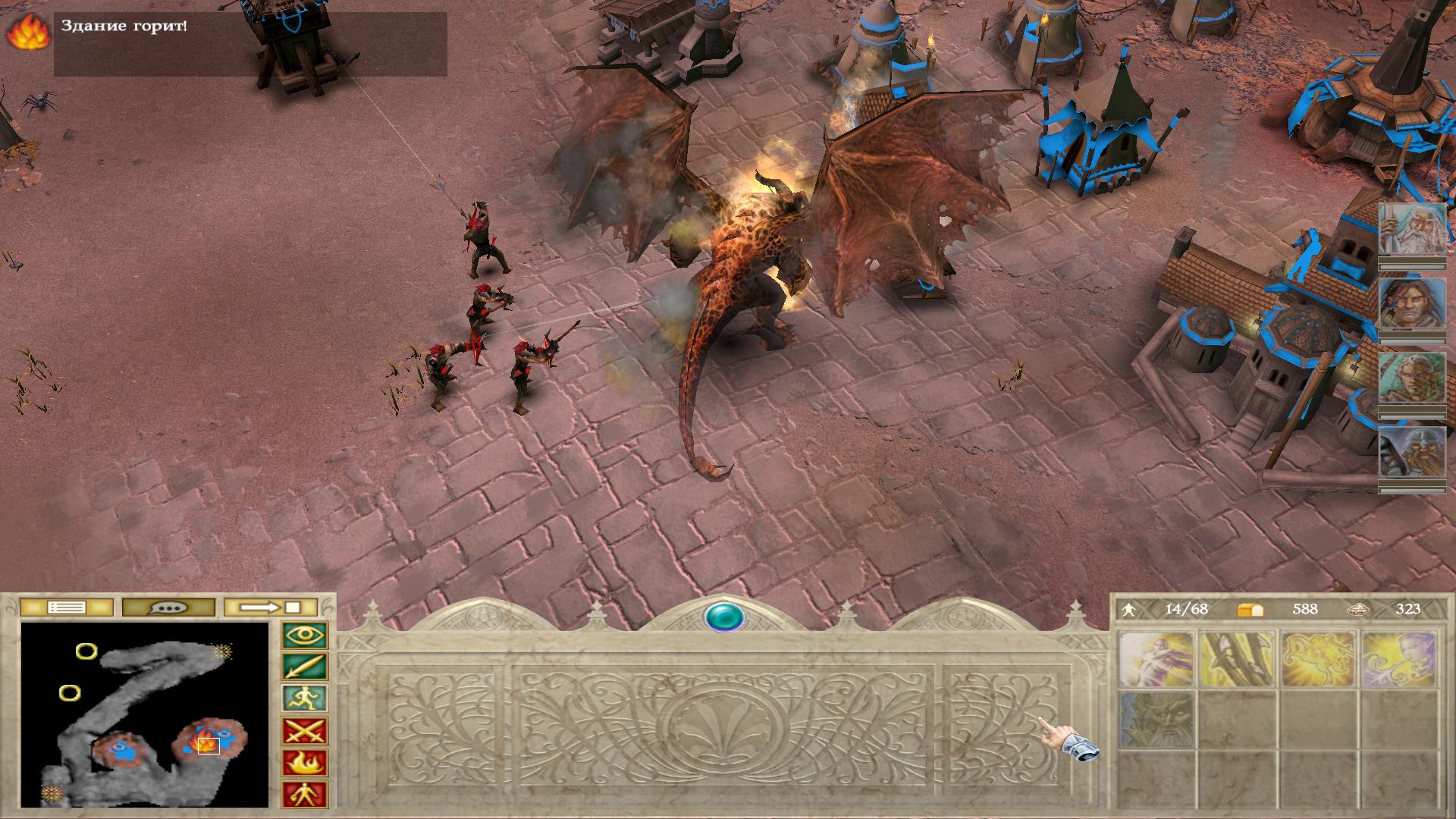Select the green arrow command icon
Image resolution: width=1456 pixels, height=819 pixels.
pyautogui.click(x=305, y=667)
